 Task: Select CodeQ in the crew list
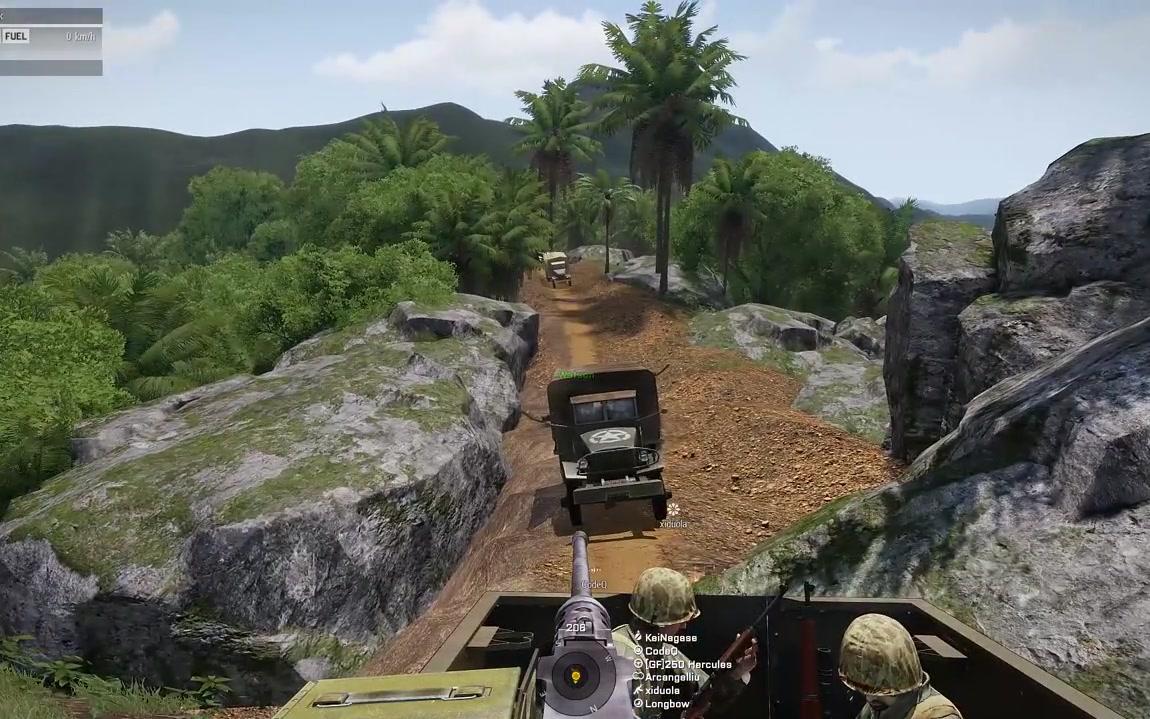point(661,650)
